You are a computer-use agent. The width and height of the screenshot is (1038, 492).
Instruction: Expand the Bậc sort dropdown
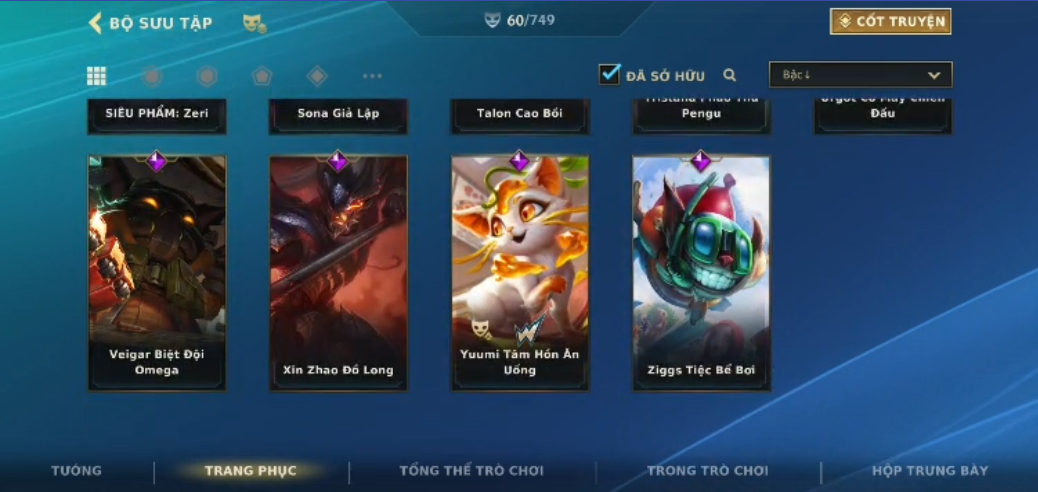pyautogui.click(x=860, y=75)
